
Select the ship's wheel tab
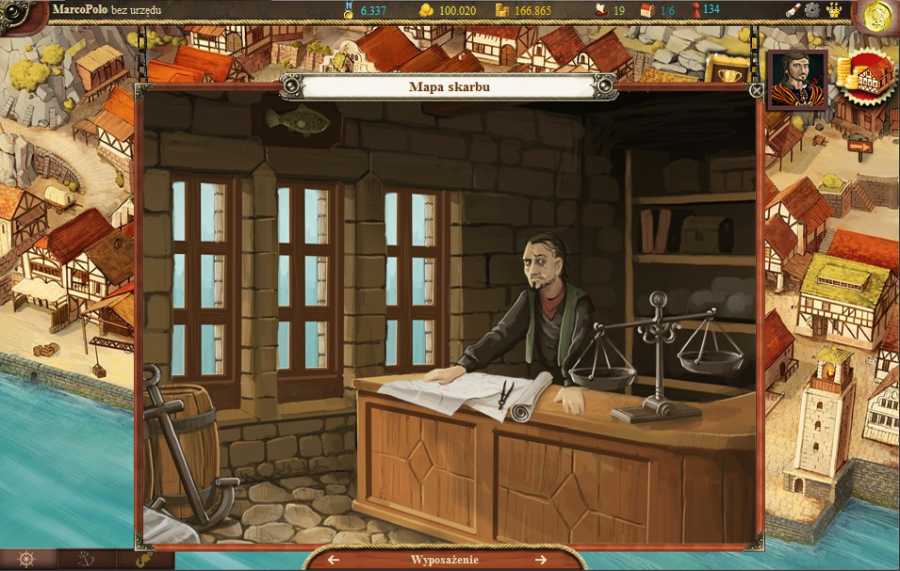(27, 560)
